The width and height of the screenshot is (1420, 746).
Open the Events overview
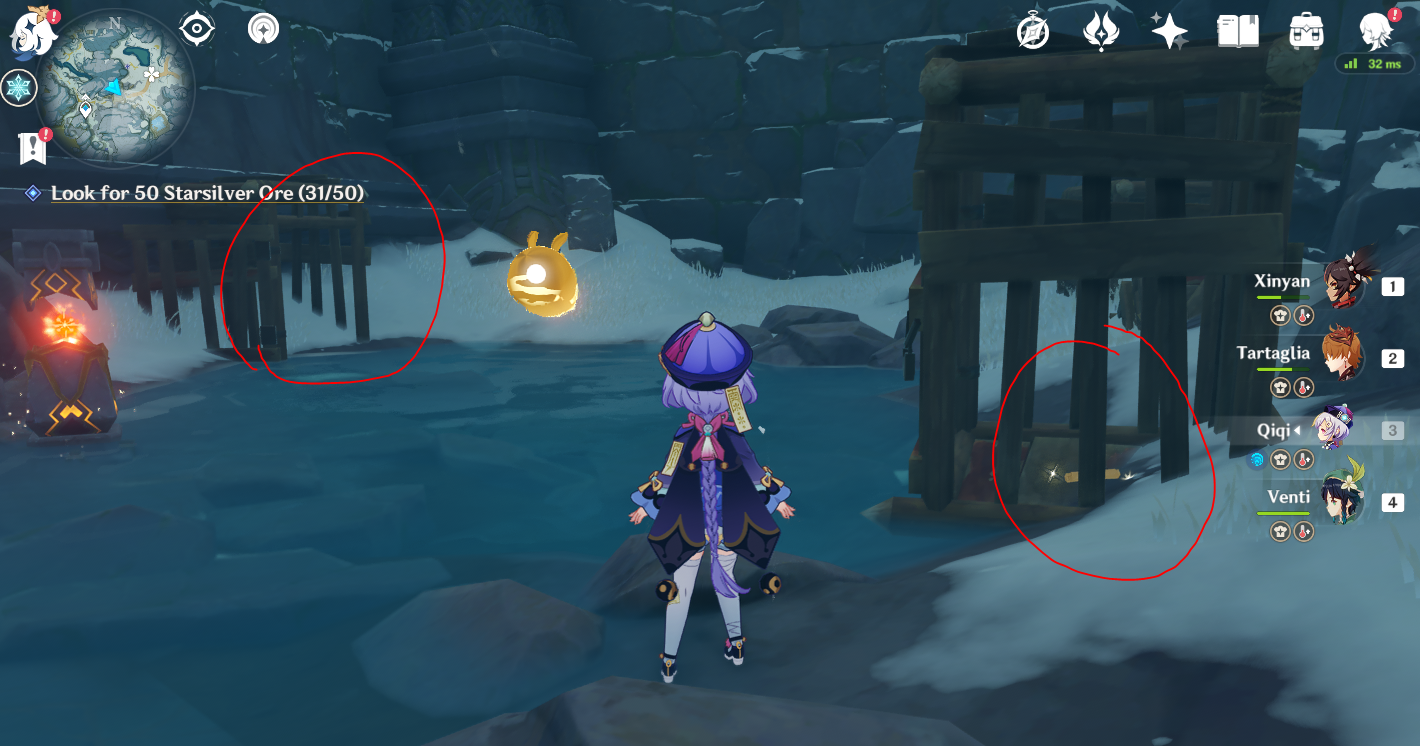coord(1030,31)
